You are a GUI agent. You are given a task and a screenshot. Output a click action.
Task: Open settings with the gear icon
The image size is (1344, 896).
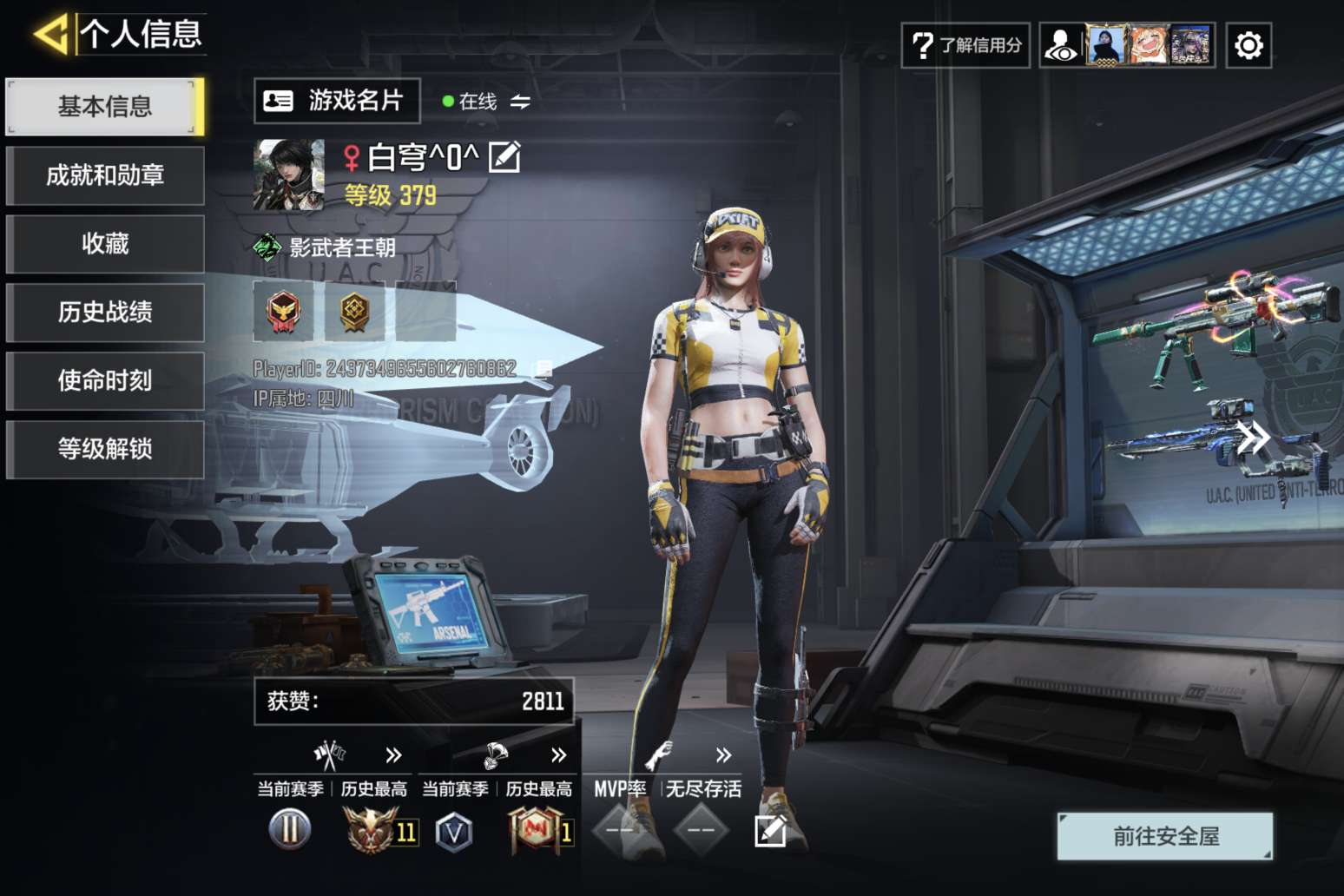(1248, 45)
